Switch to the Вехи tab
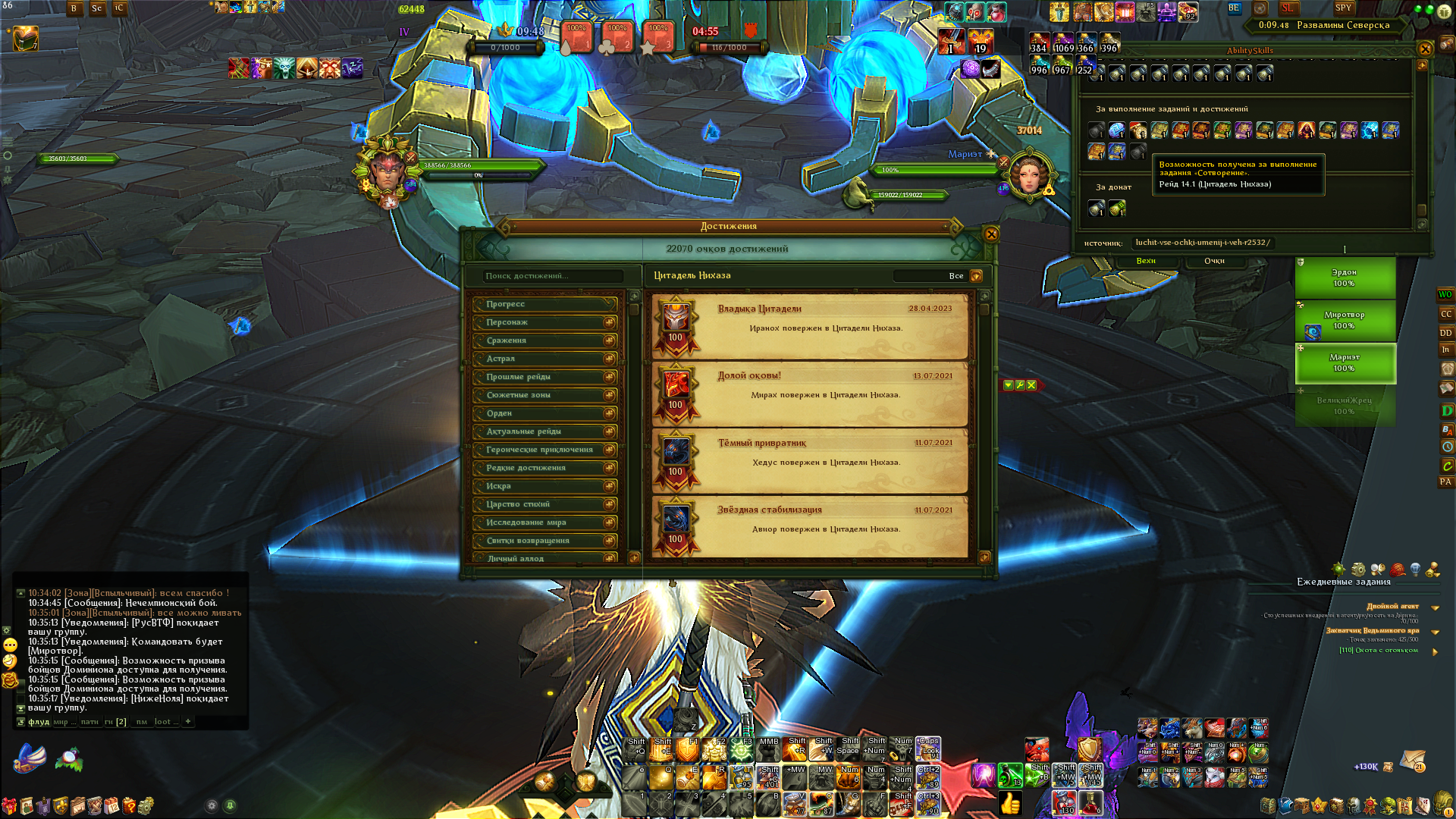1456x819 pixels. [x=1146, y=261]
